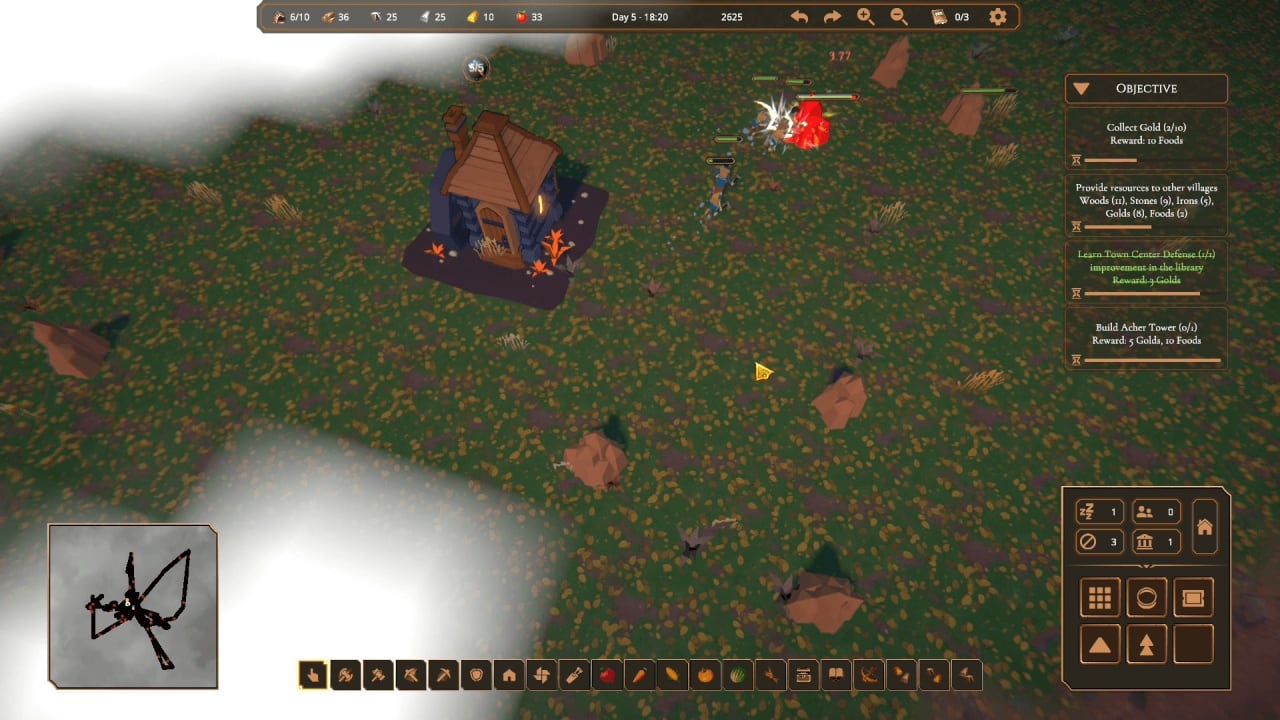Open the quest scroll showing 0/3
The image size is (1280, 720).
click(x=949, y=17)
